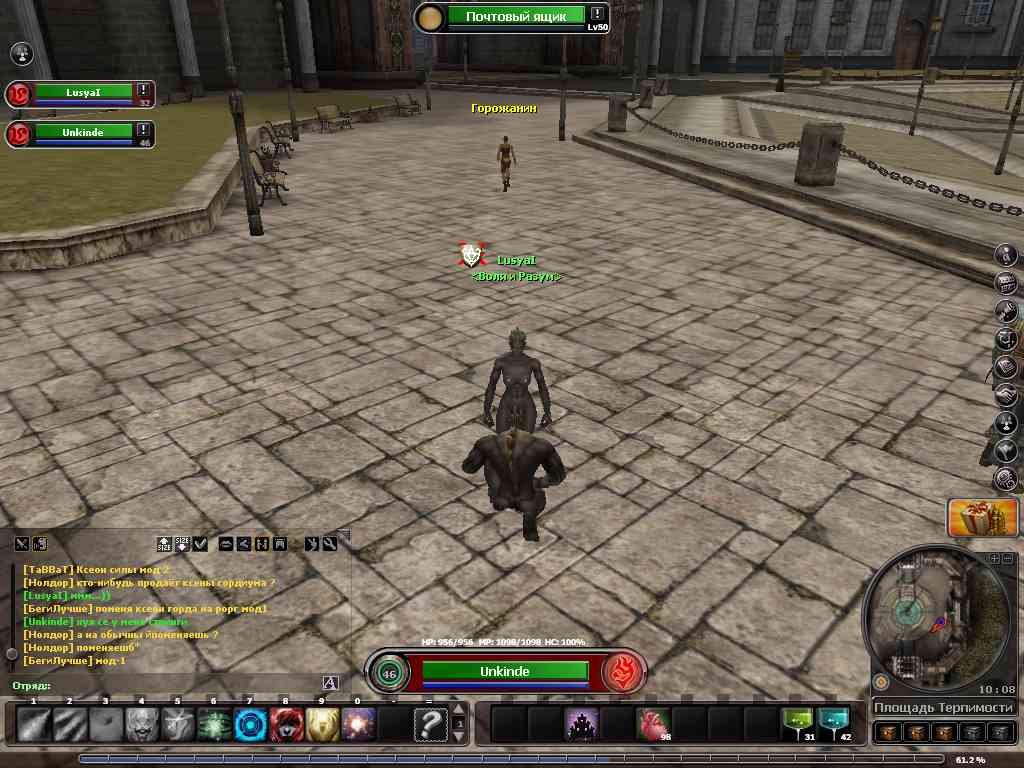The width and height of the screenshot is (1024, 768).
Task: Activate the white face skill in slot 4
Action: pos(142,723)
